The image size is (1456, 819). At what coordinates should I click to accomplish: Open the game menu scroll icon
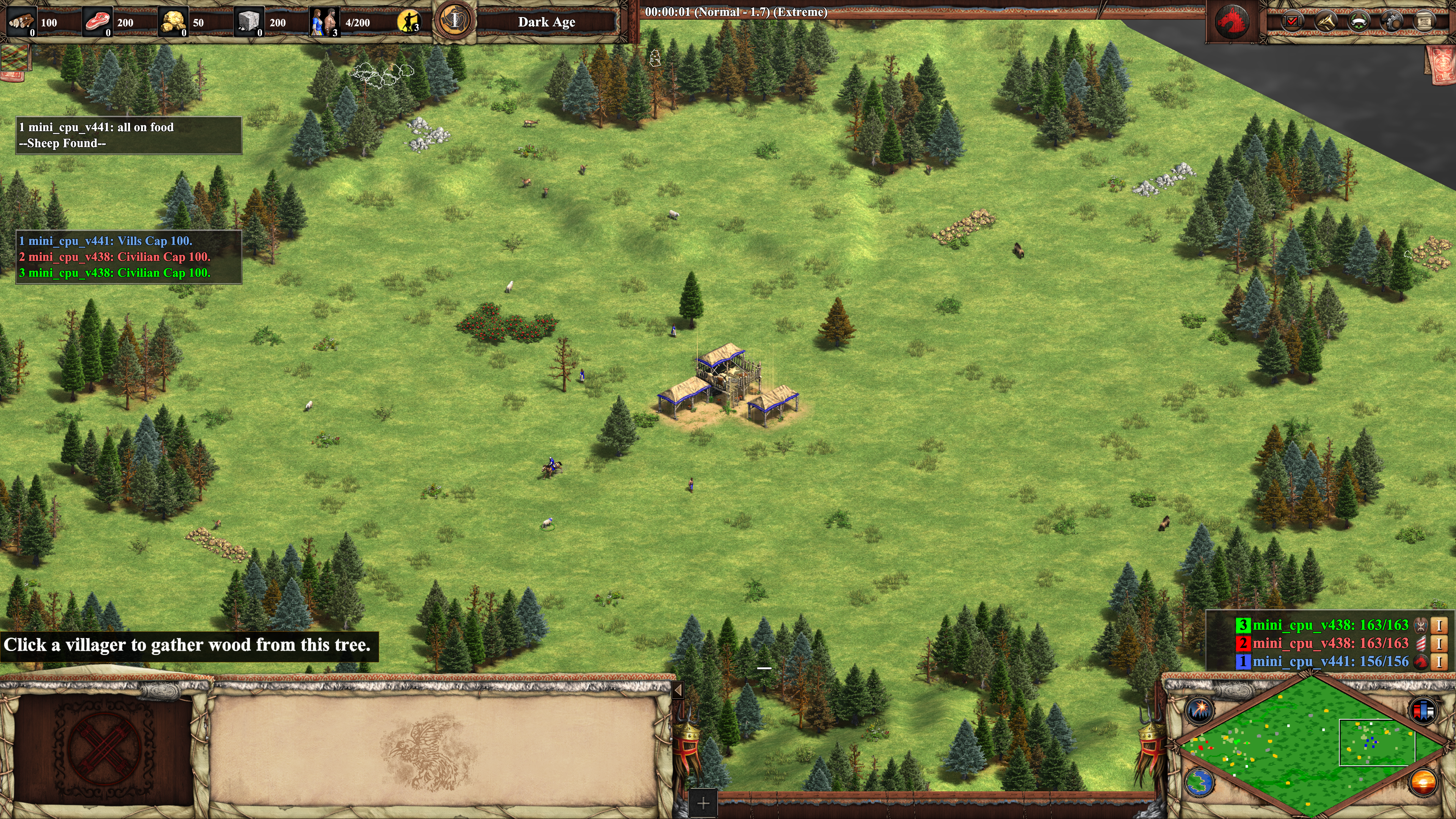[x=1425, y=22]
